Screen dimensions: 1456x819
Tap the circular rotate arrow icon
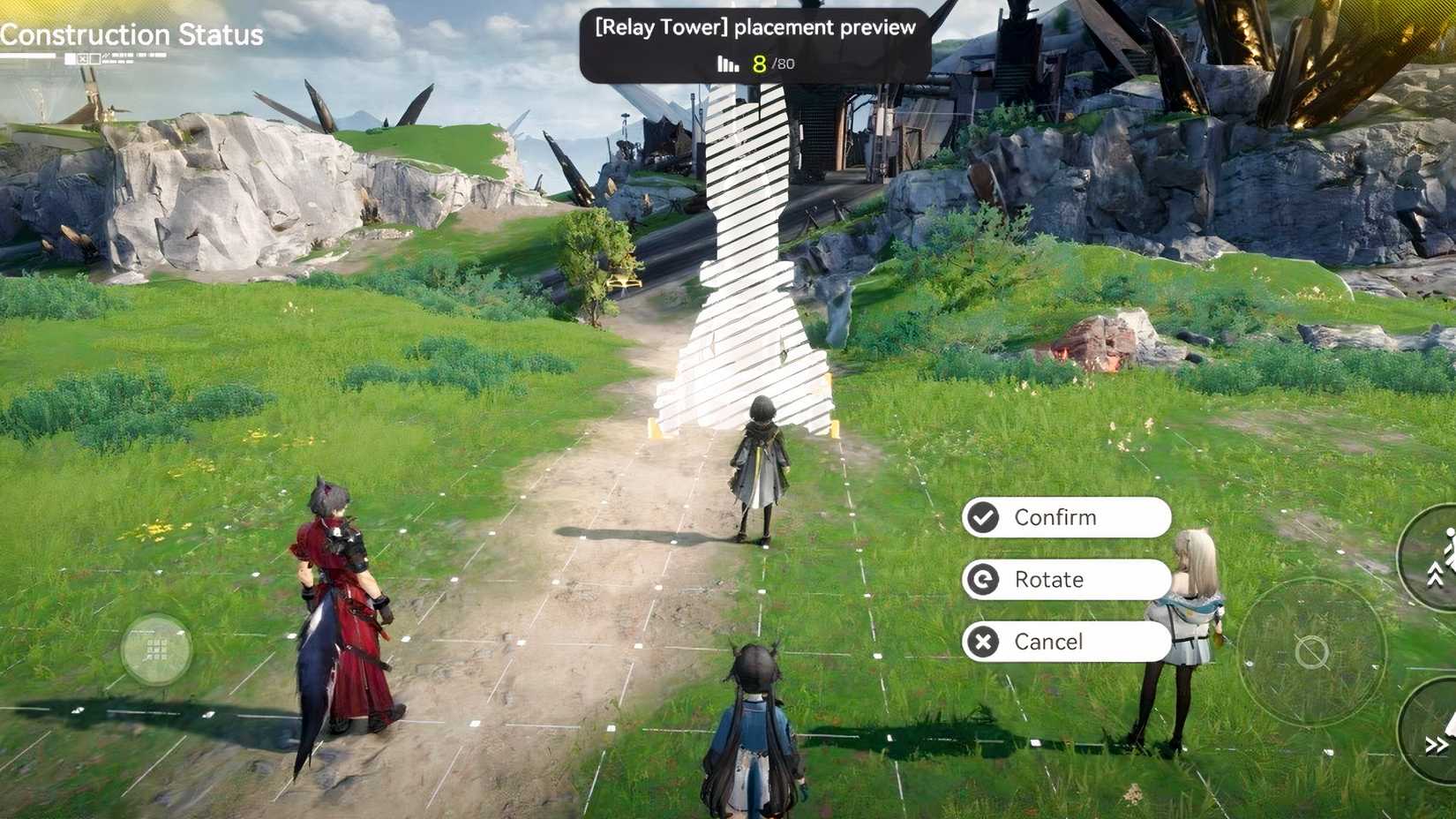983,580
